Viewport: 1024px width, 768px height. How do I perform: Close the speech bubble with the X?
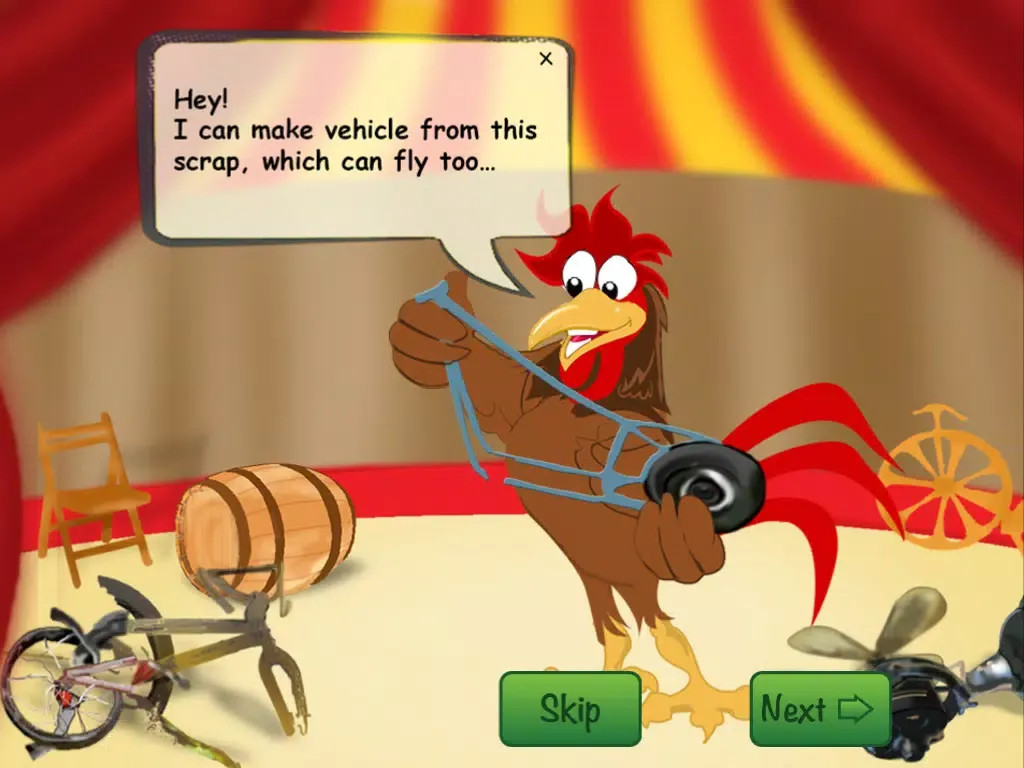click(546, 59)
